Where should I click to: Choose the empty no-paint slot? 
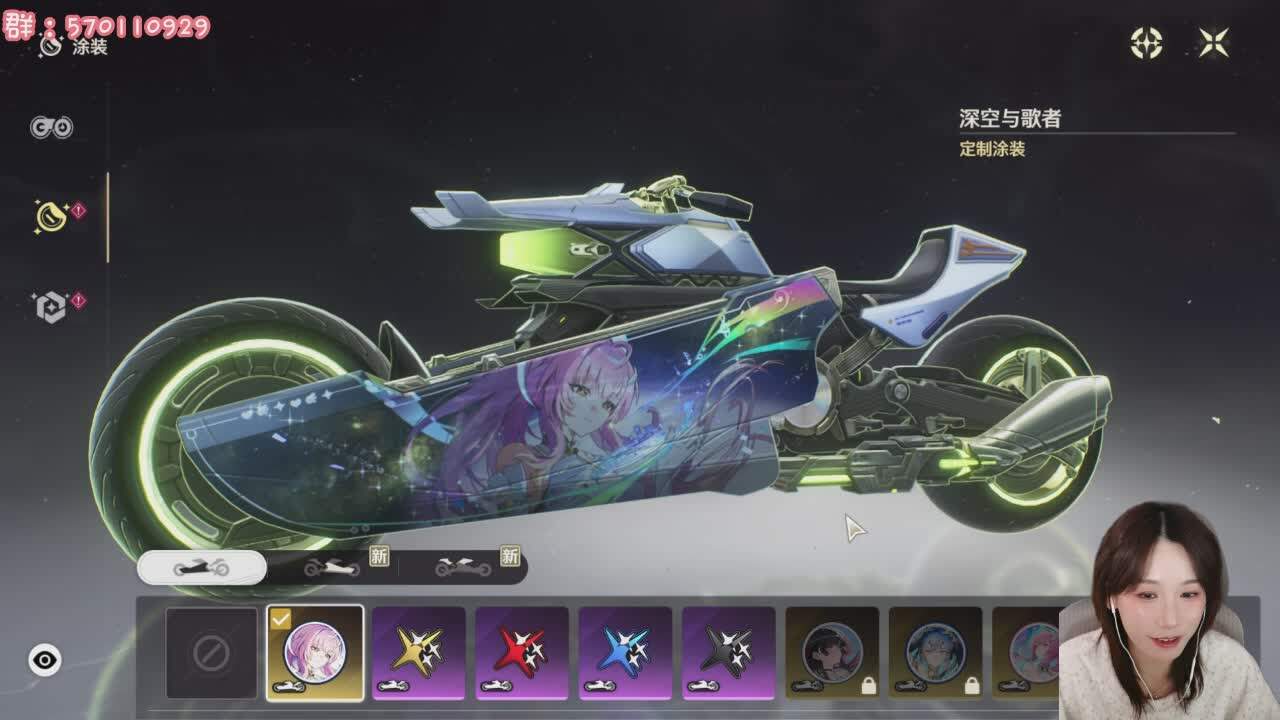coord(211,653)
